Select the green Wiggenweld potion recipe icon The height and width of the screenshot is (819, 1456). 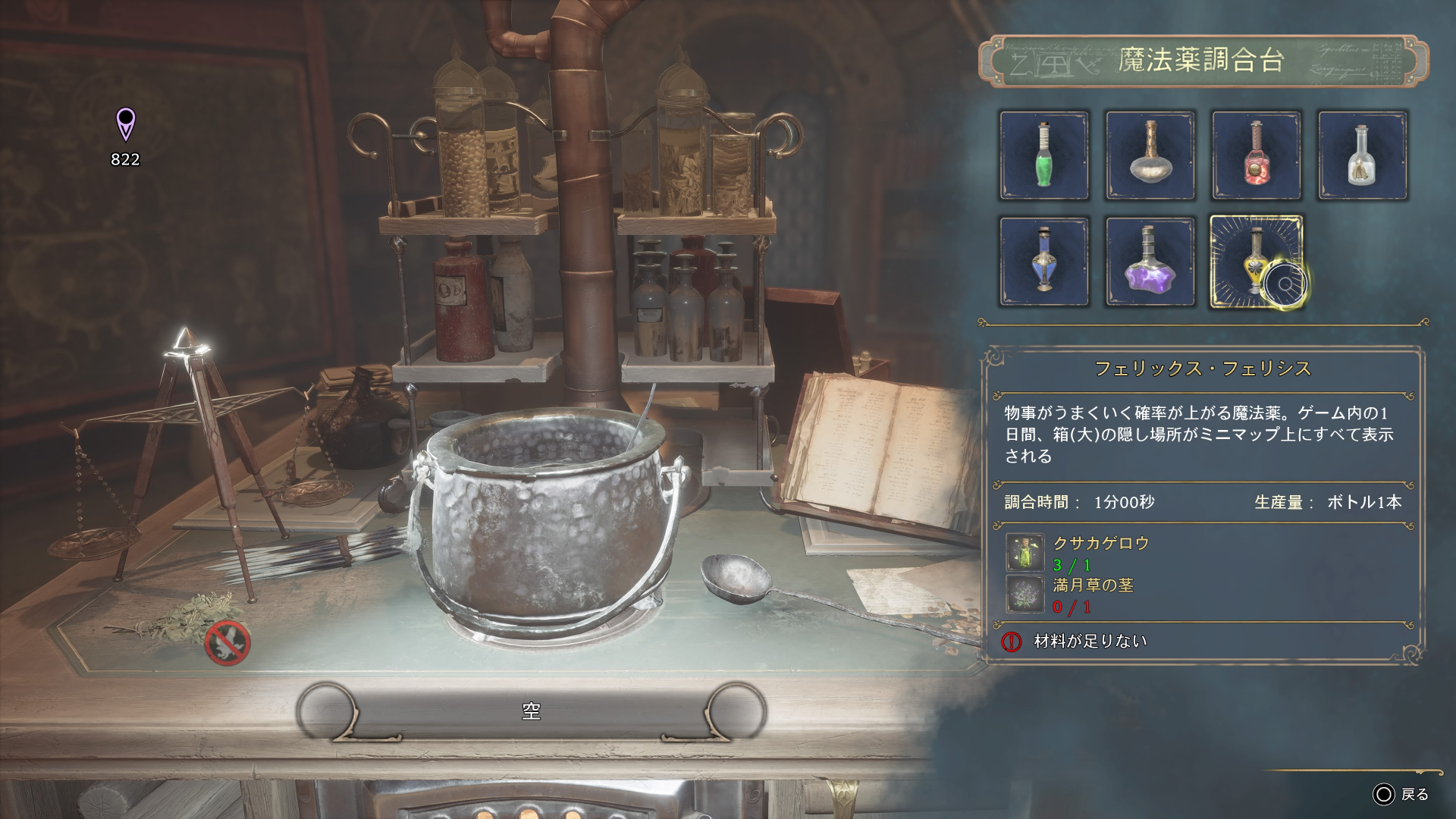pos(1045,155)
